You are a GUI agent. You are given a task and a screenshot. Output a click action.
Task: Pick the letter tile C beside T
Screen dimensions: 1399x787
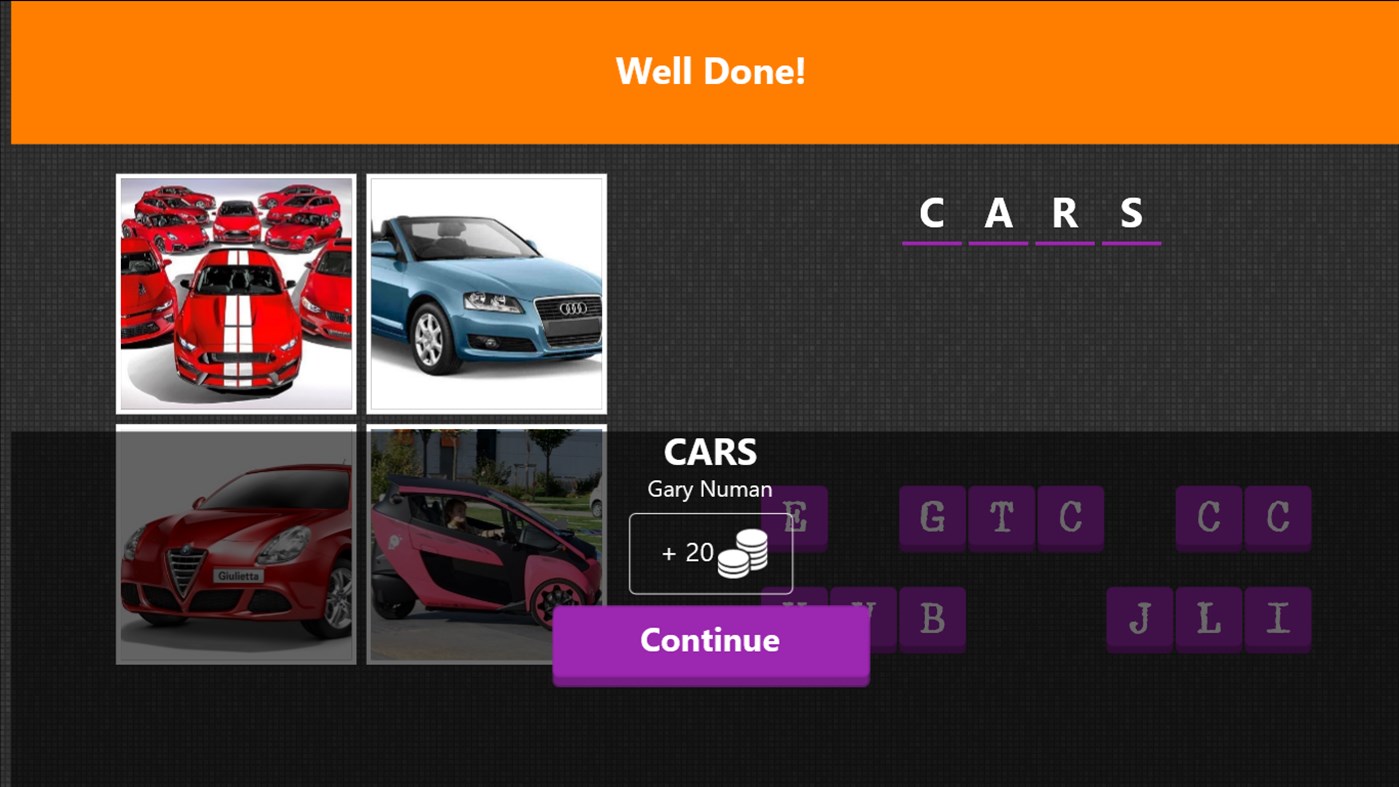(x=1070, y=518)
